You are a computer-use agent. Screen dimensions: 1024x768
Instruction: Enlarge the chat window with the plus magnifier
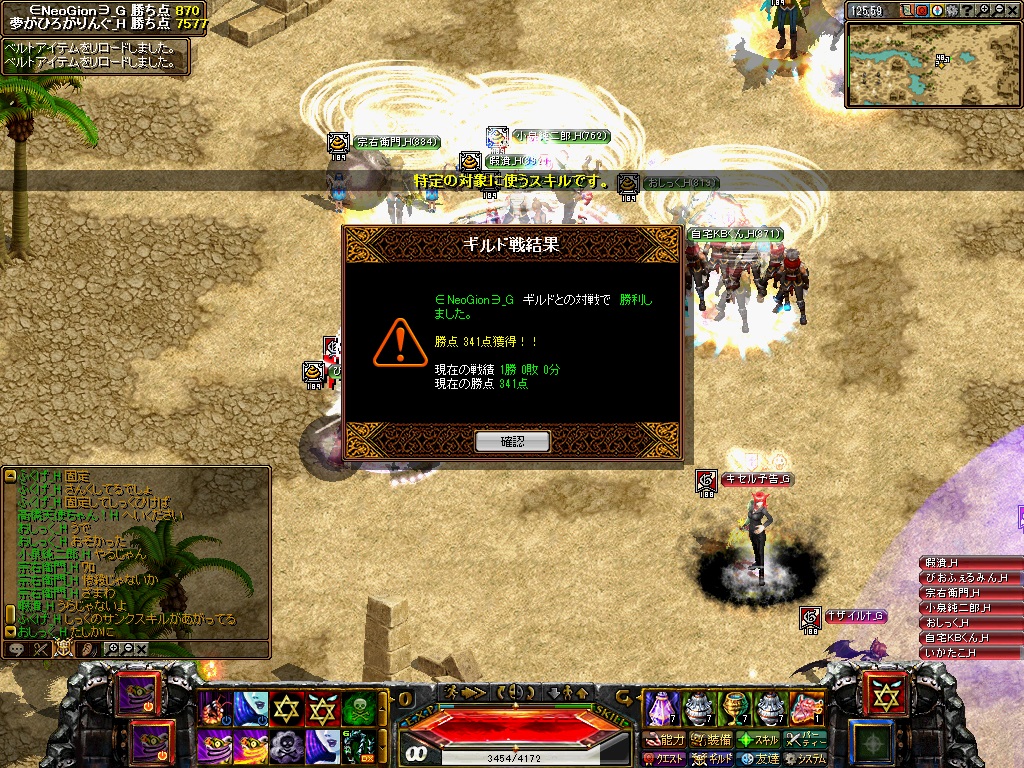click(112, 649)
